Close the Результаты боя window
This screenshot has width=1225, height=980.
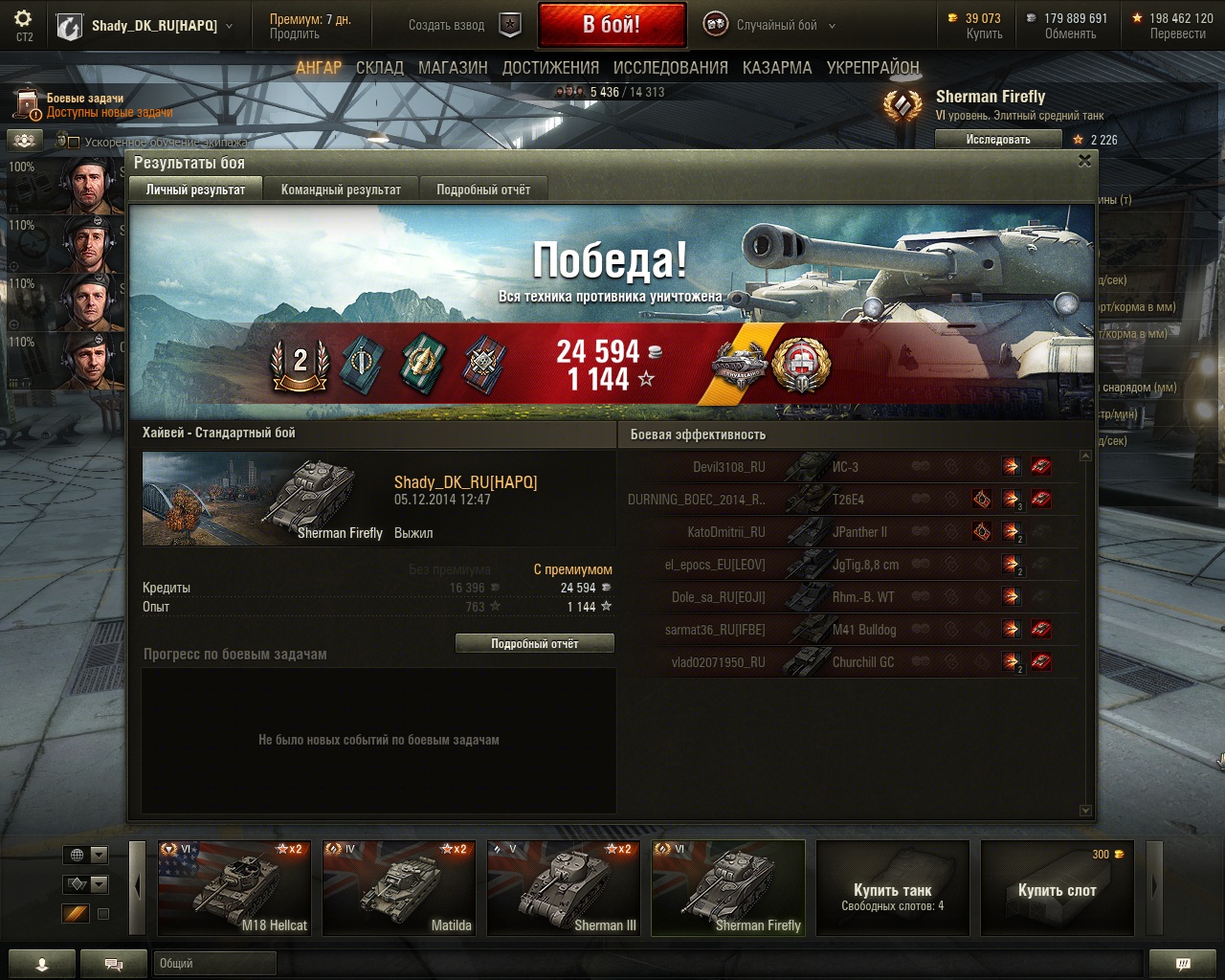tap(1084, 161)
